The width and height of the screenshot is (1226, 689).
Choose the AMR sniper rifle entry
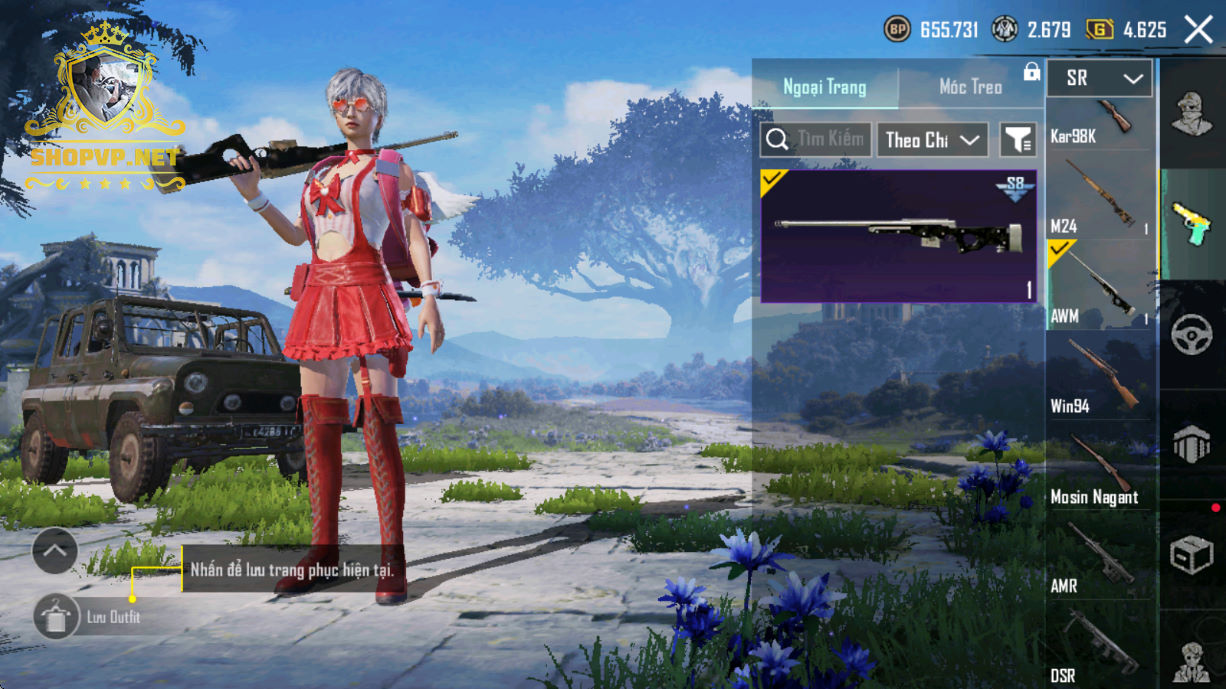tap(1100, 557)
